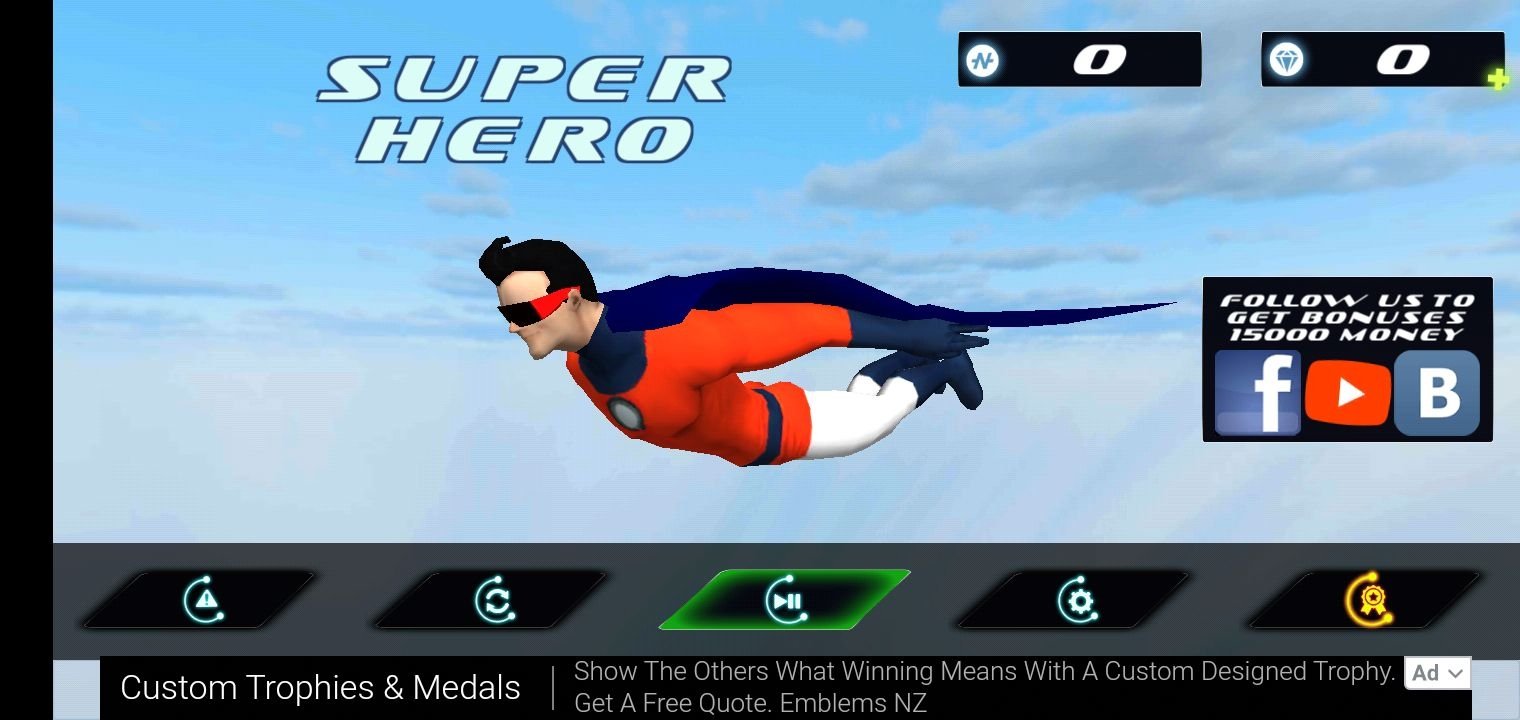
Task: Open the VK social network icon
Action: (1437, 393)
